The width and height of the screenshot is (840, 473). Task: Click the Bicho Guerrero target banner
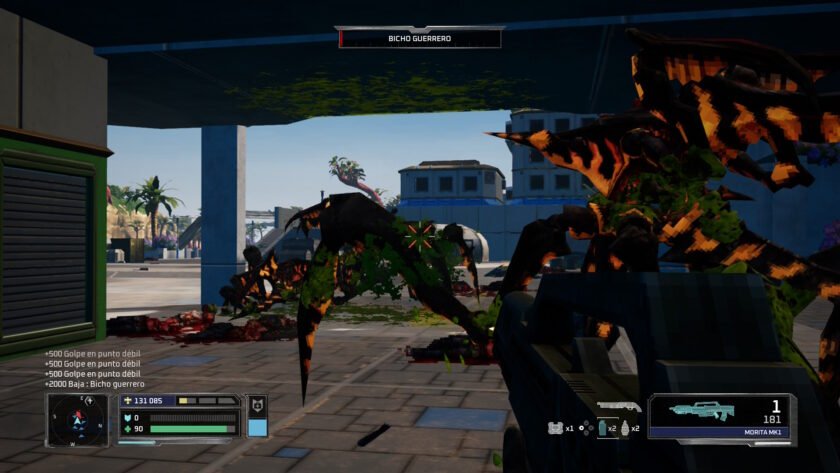[x=420, y=38]
